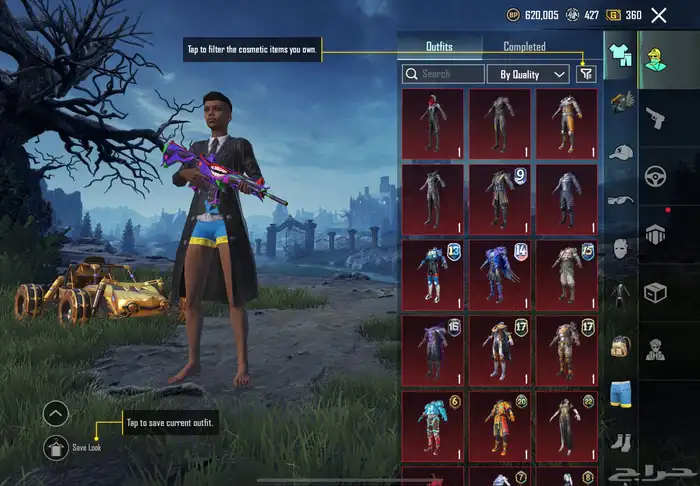
Task: Select the outfit with the red hood
Action: 432,123
